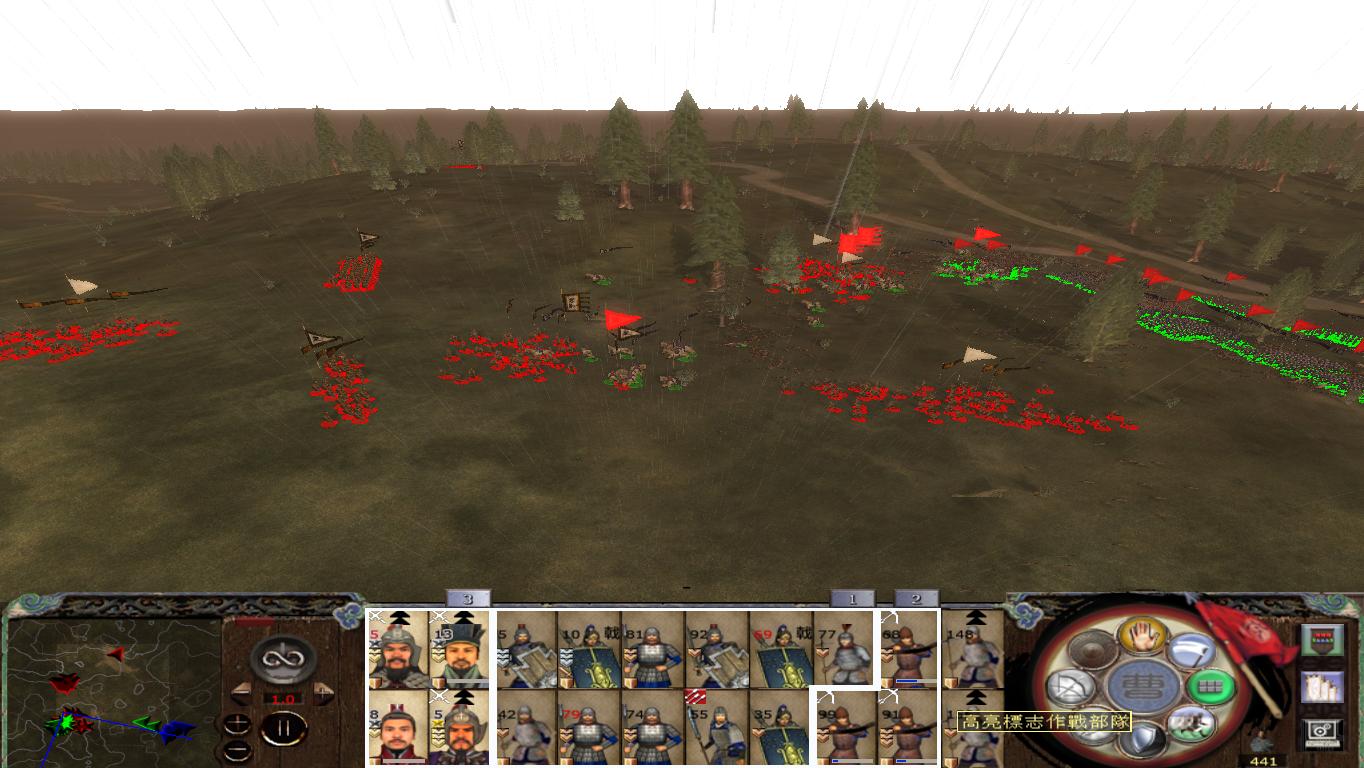Withdraw units using the axe icon

click(x=1192, y=651)
